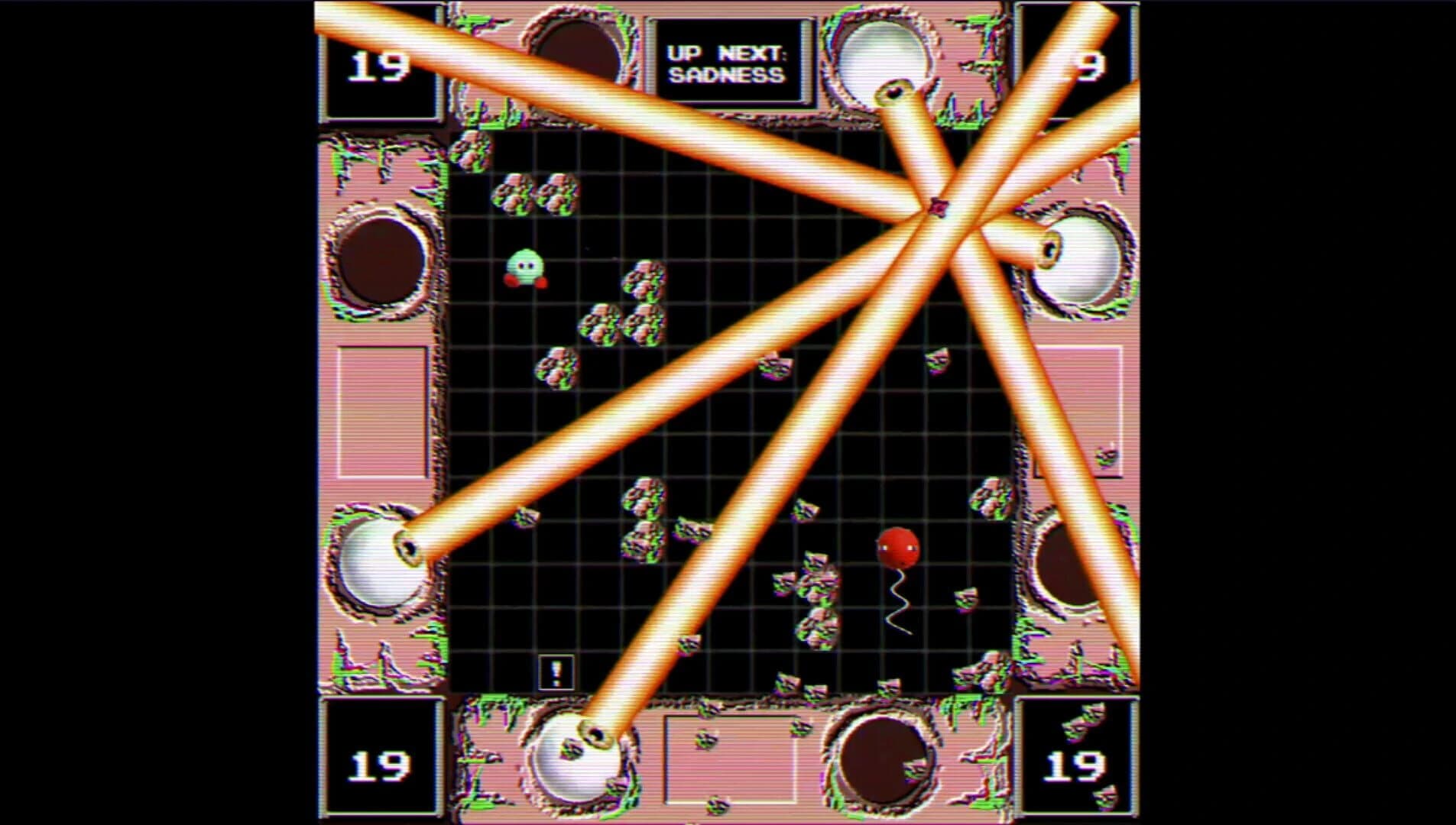
Task: Click the bottom-right 19 score counter
Action: (1078, 764)
